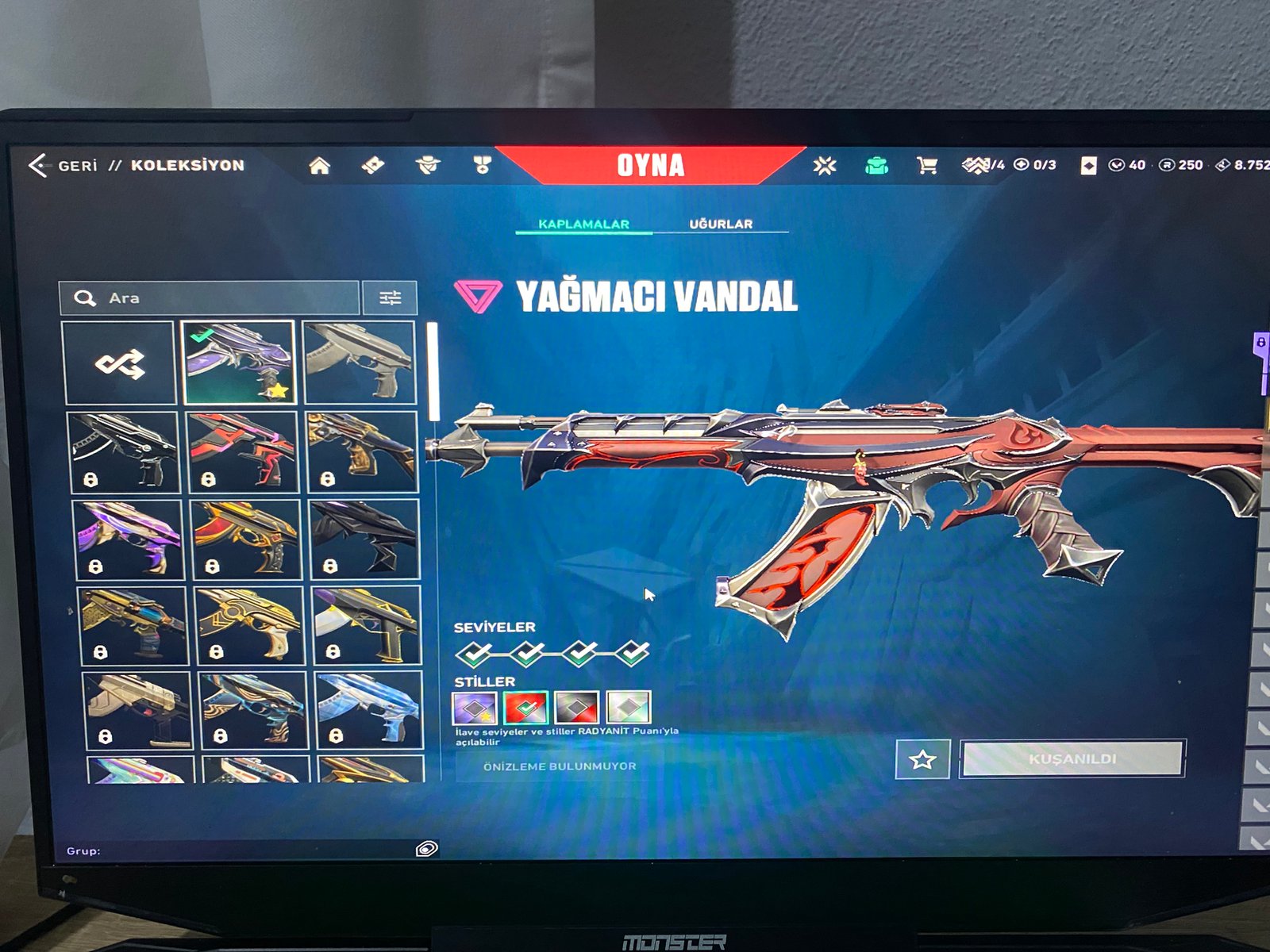Start a match with the OYNA button

(x=650, y=165)
